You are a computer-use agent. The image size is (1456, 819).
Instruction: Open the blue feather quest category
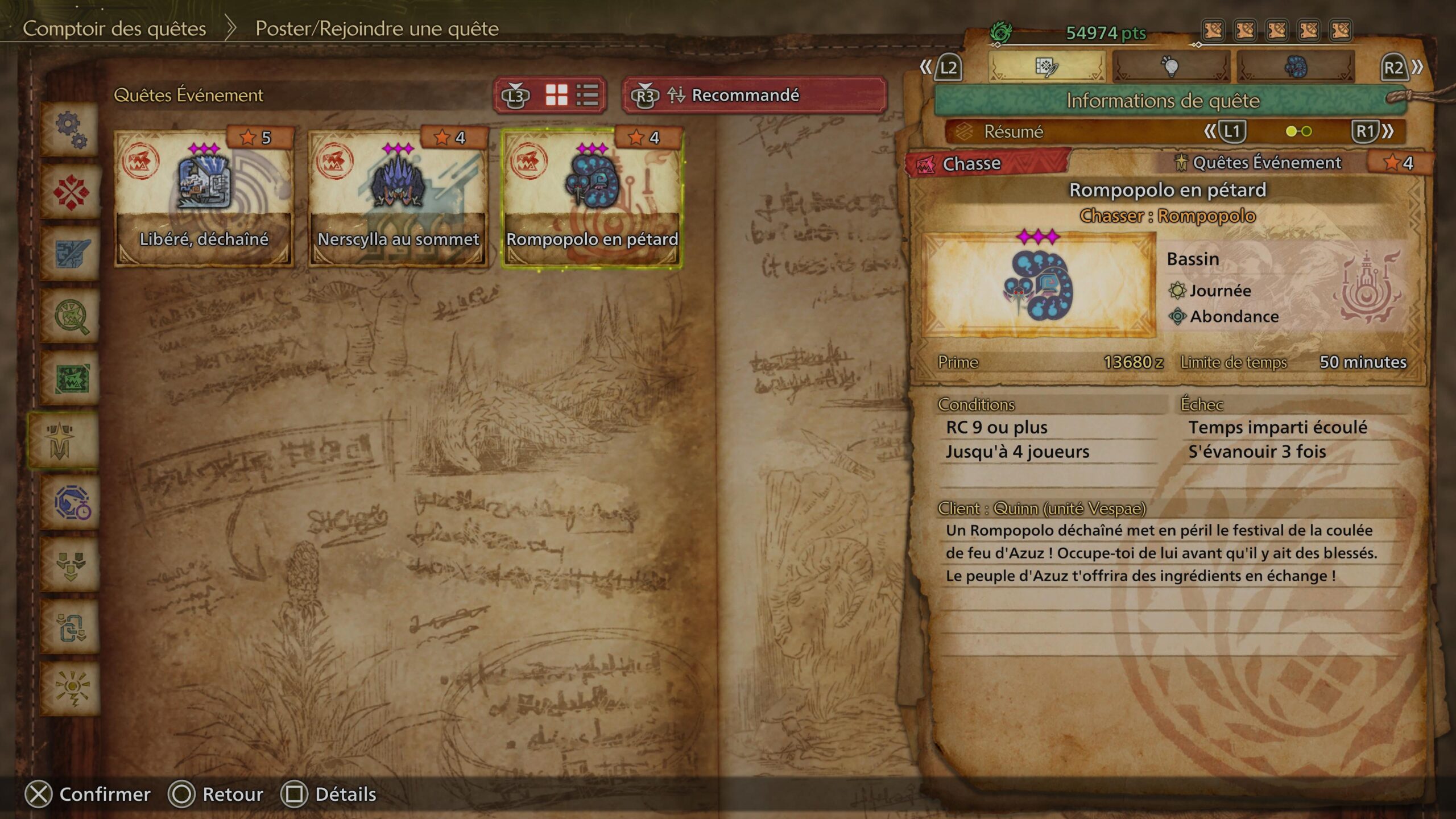click(71, 254)
